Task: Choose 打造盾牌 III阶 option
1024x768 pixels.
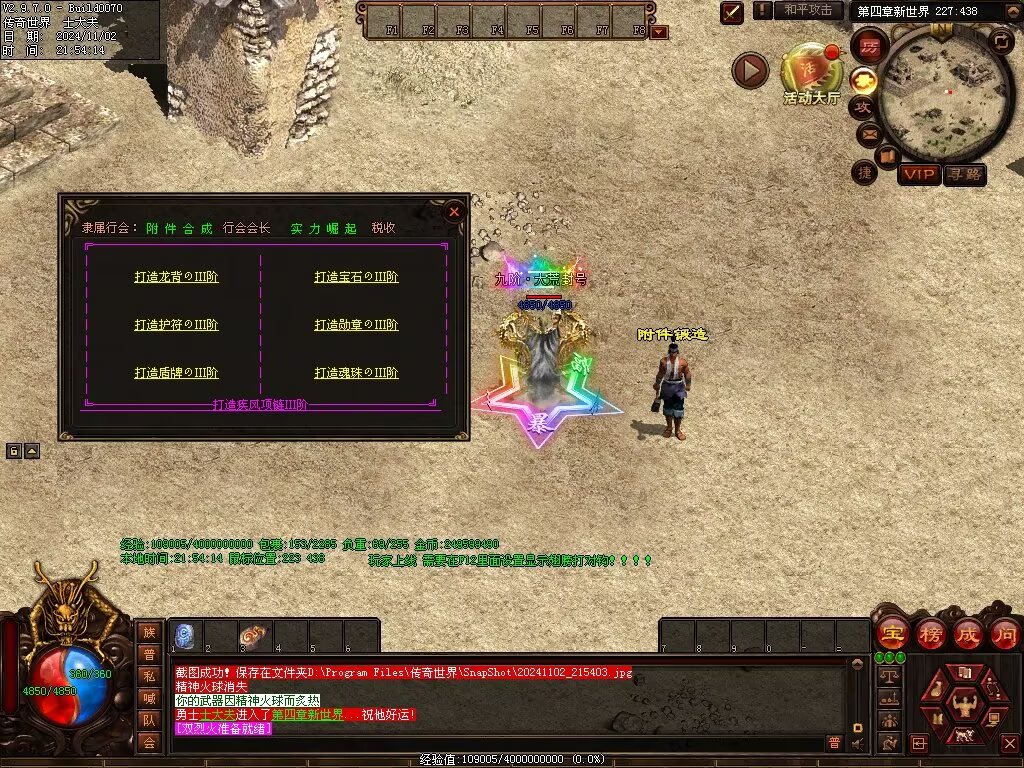Action: 176,373
